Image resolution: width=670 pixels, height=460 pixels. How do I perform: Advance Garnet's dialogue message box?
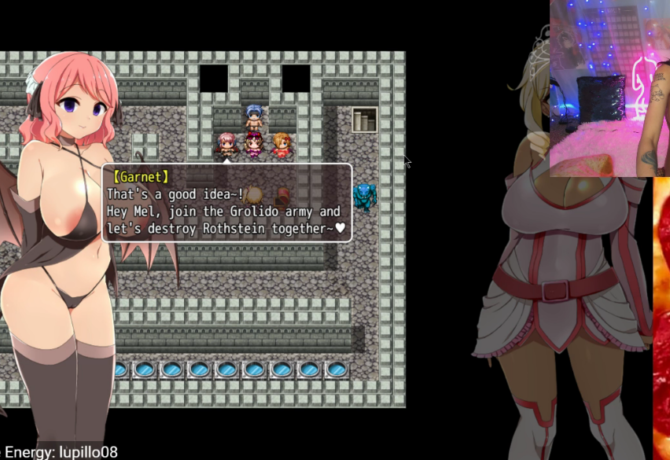click(227, 203)
